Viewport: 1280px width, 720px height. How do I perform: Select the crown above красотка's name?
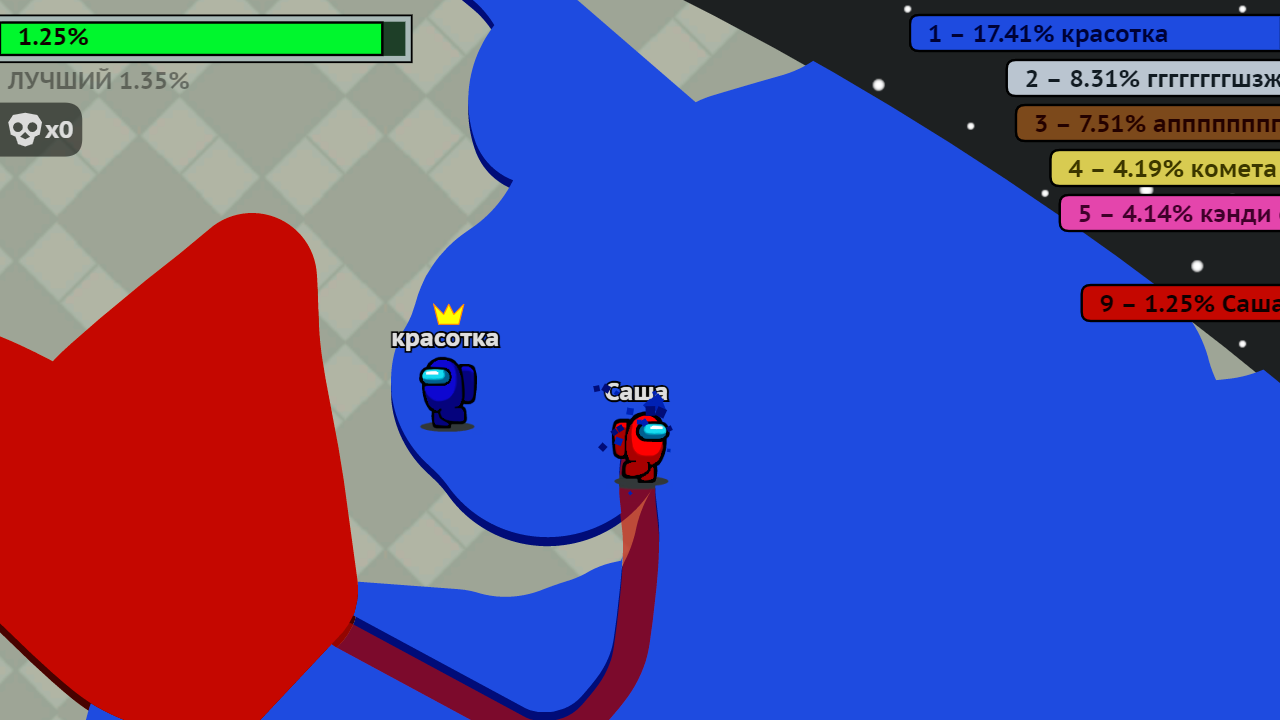[x=448, y=314]
